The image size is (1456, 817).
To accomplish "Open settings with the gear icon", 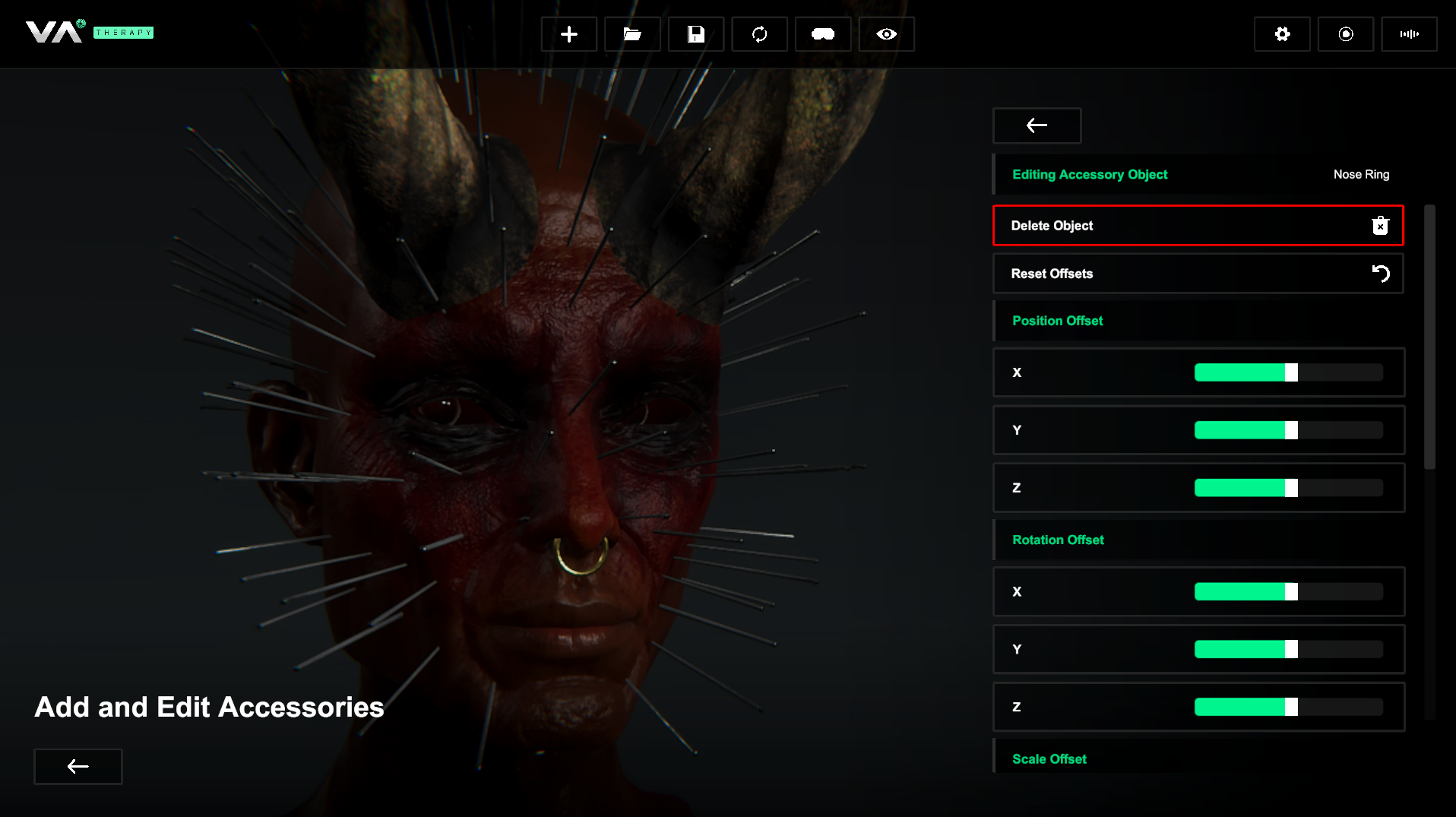I will [x=1282, y=34].
